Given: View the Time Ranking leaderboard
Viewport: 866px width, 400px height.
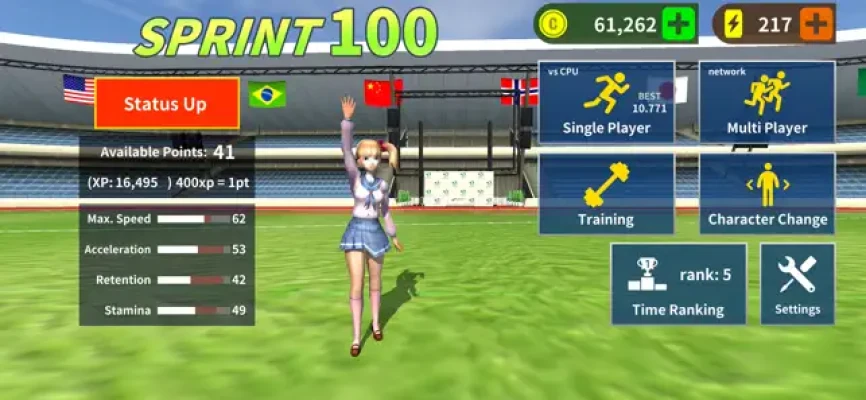Looking at the screenshot, I should (x=678, y=284).
